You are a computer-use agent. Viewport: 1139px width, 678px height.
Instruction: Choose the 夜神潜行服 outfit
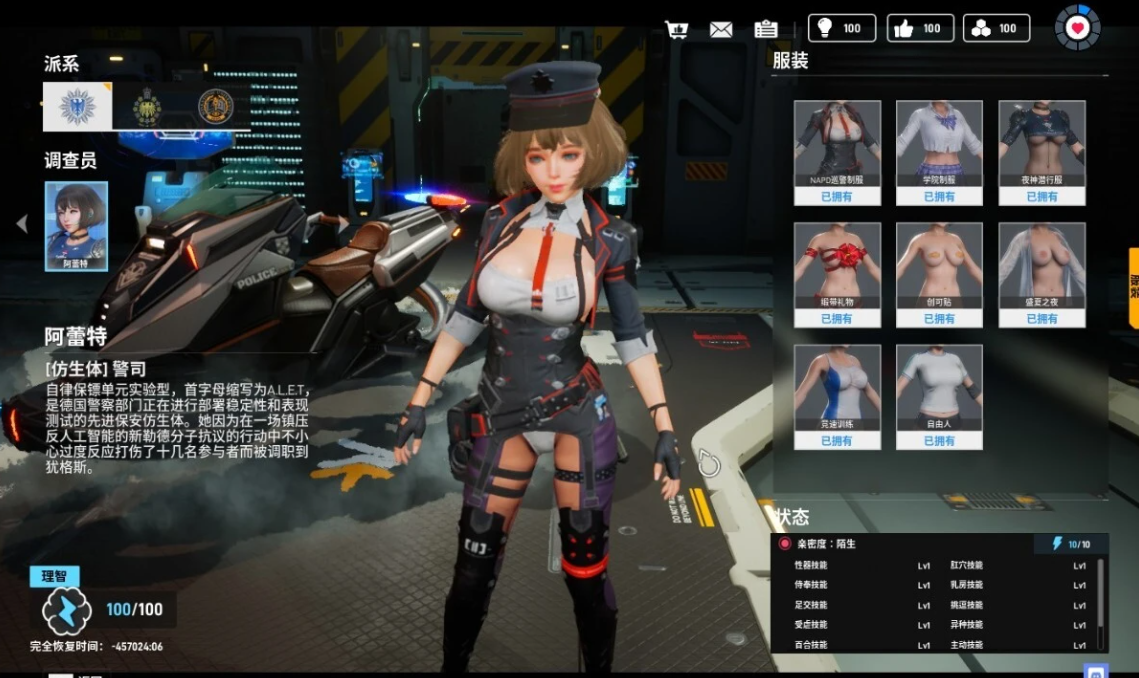point(1041,151)
